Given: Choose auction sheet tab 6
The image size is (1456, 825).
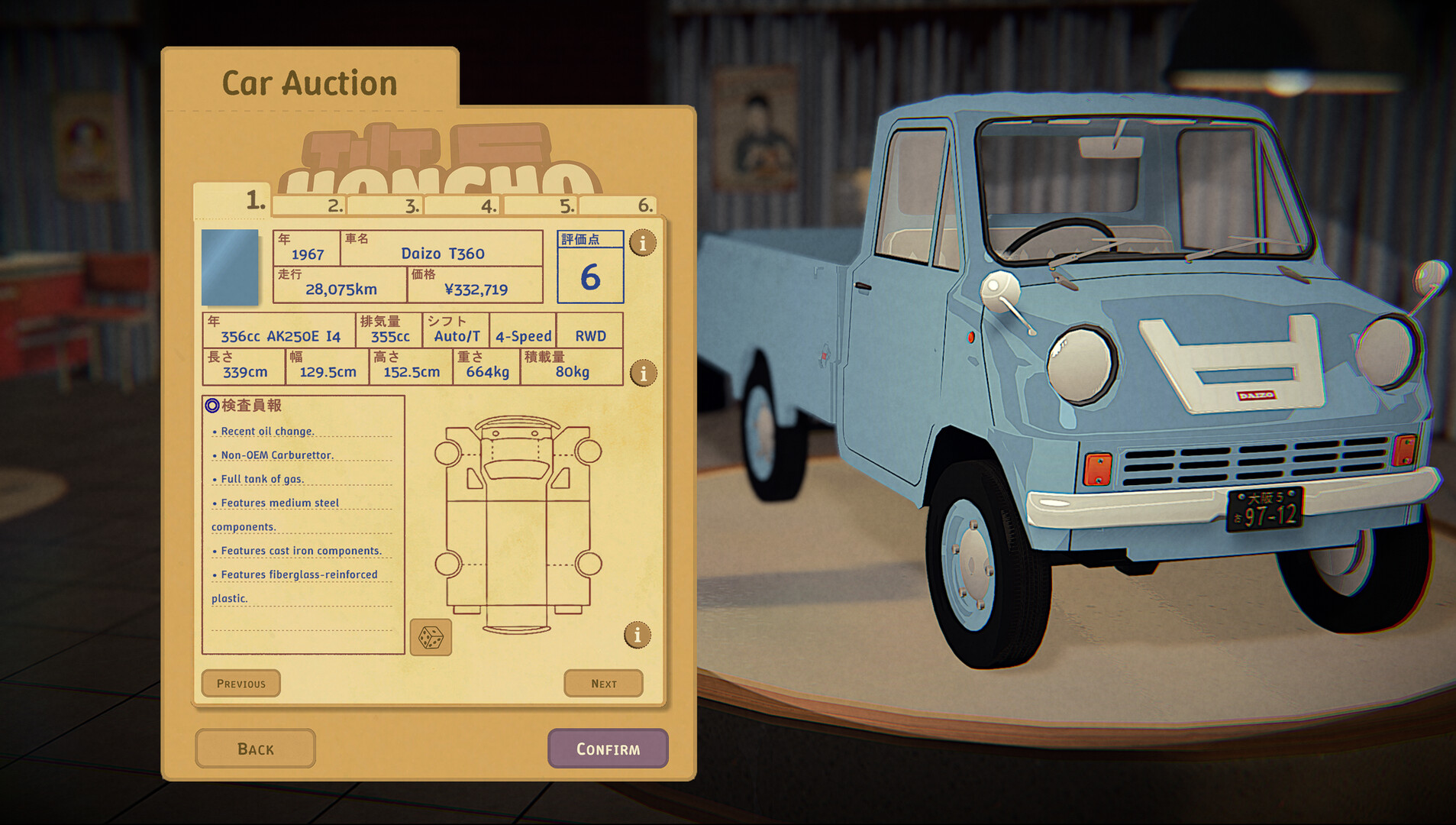Looking at the screenshot, I should coord(618,205).
